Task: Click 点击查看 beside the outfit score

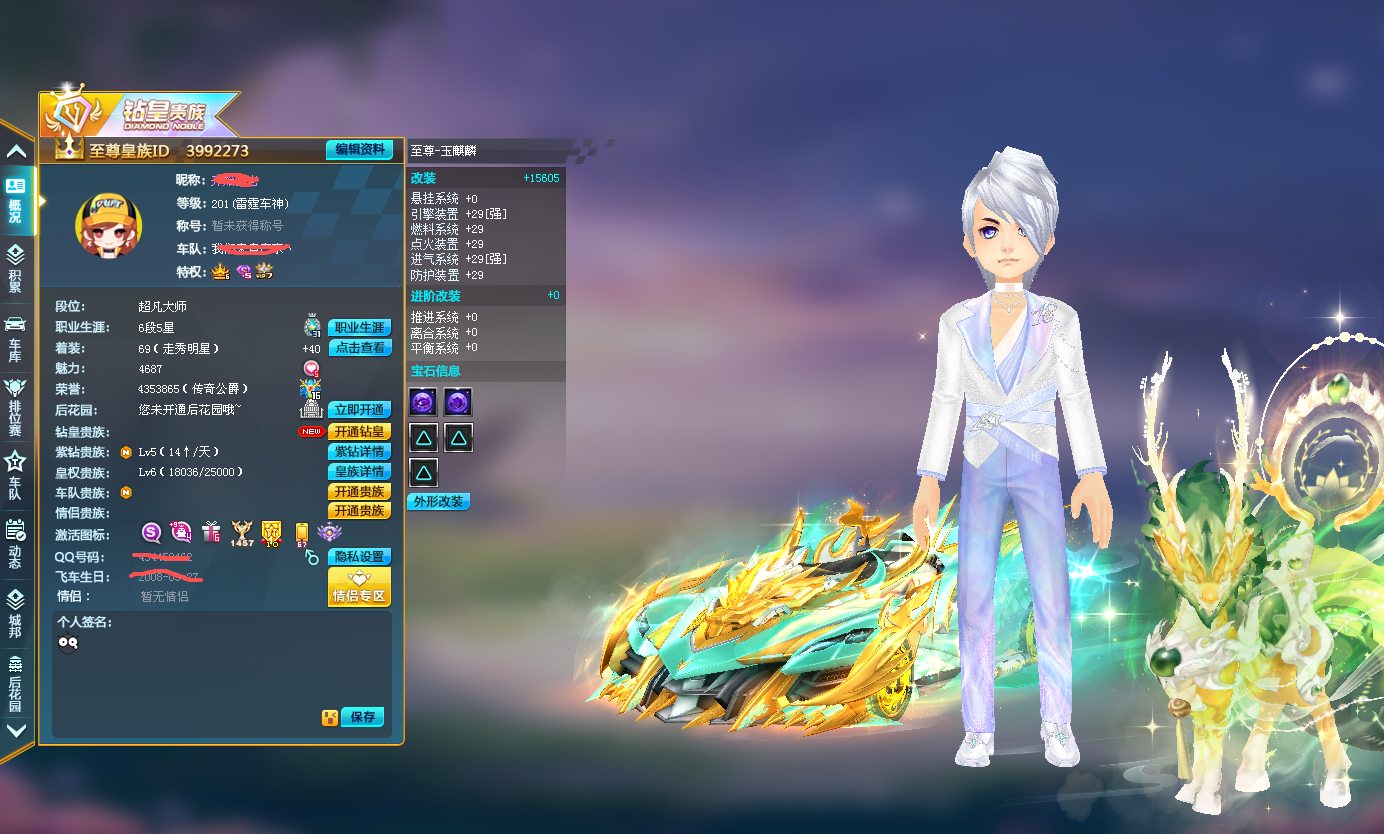Action: (x=359, y=348)
